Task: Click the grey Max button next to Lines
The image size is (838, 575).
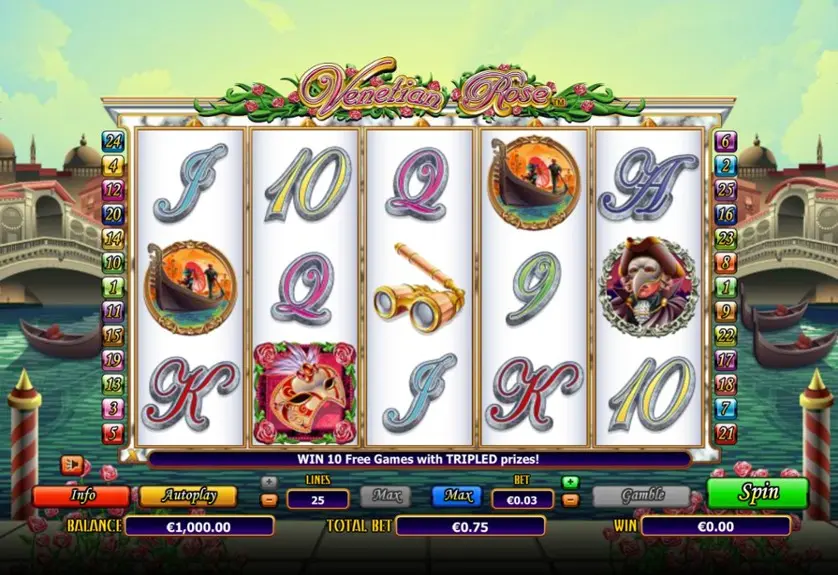Action: 385,495
